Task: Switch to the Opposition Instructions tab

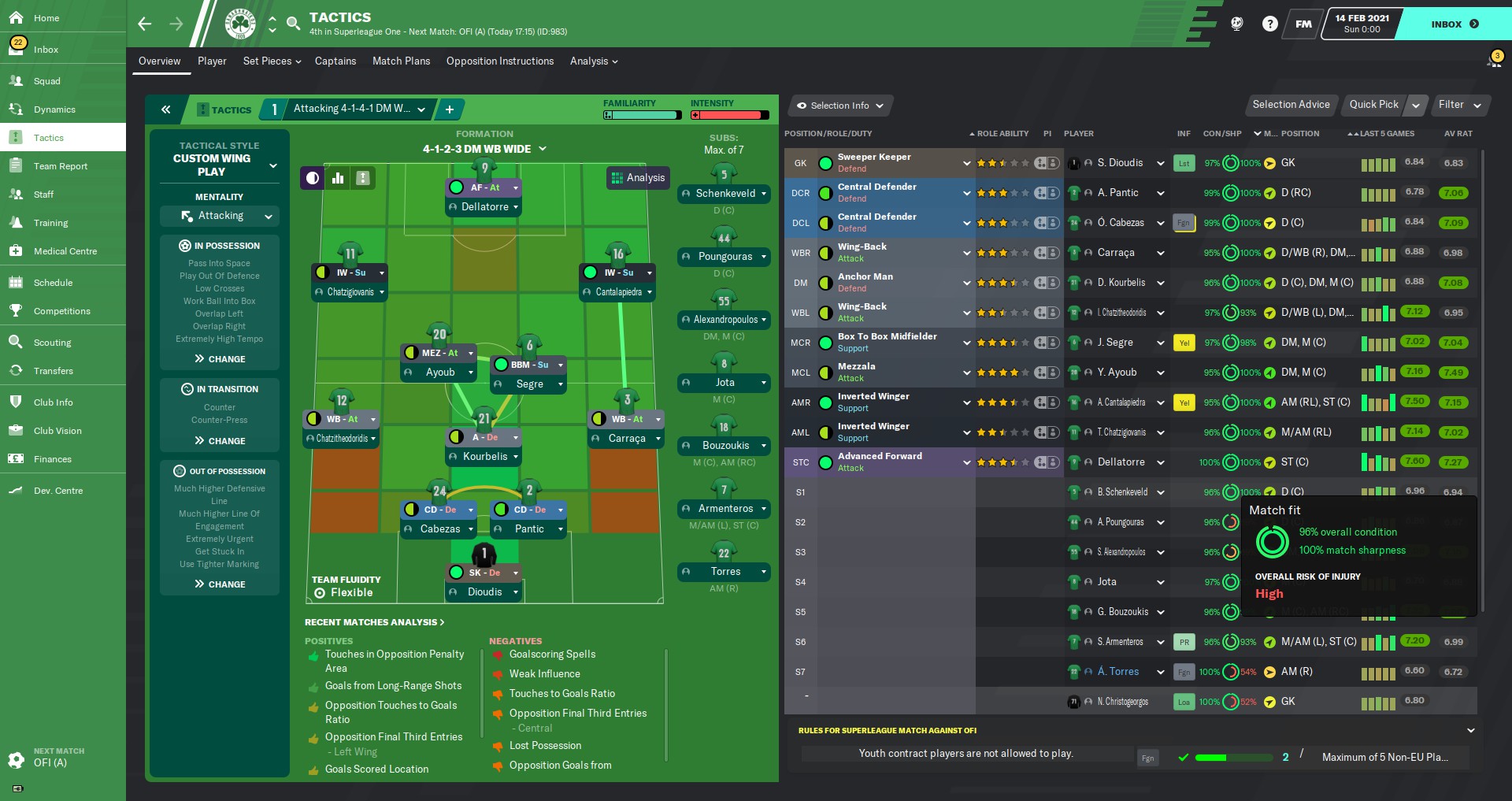Action: 499,61
